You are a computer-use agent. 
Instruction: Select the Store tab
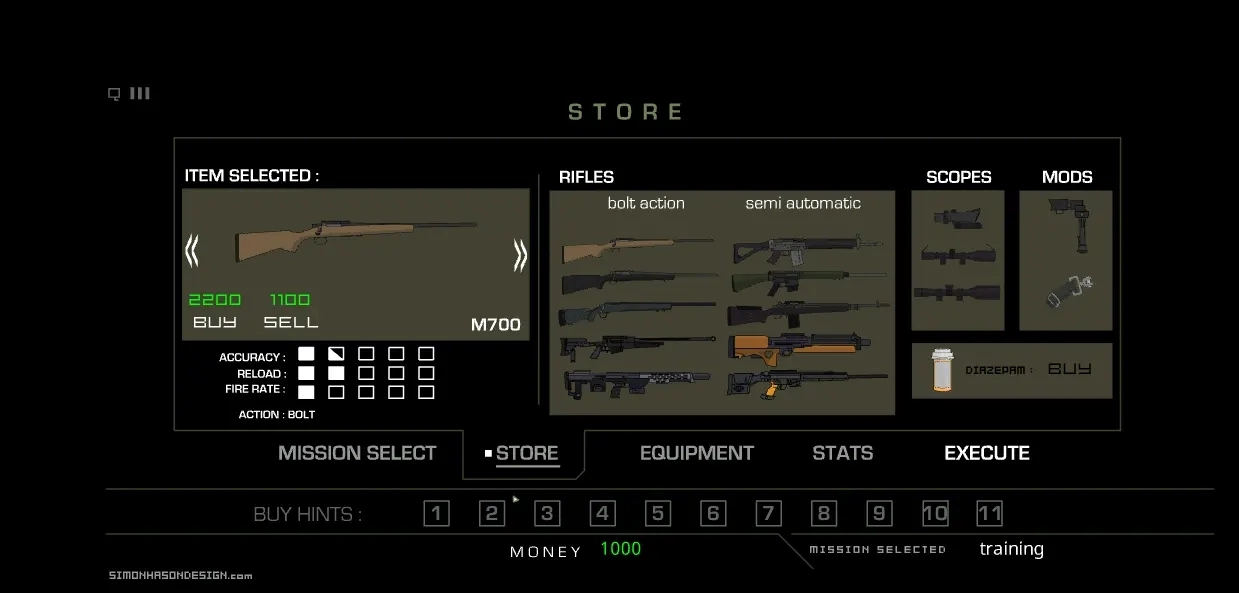[x=526, y=453]
